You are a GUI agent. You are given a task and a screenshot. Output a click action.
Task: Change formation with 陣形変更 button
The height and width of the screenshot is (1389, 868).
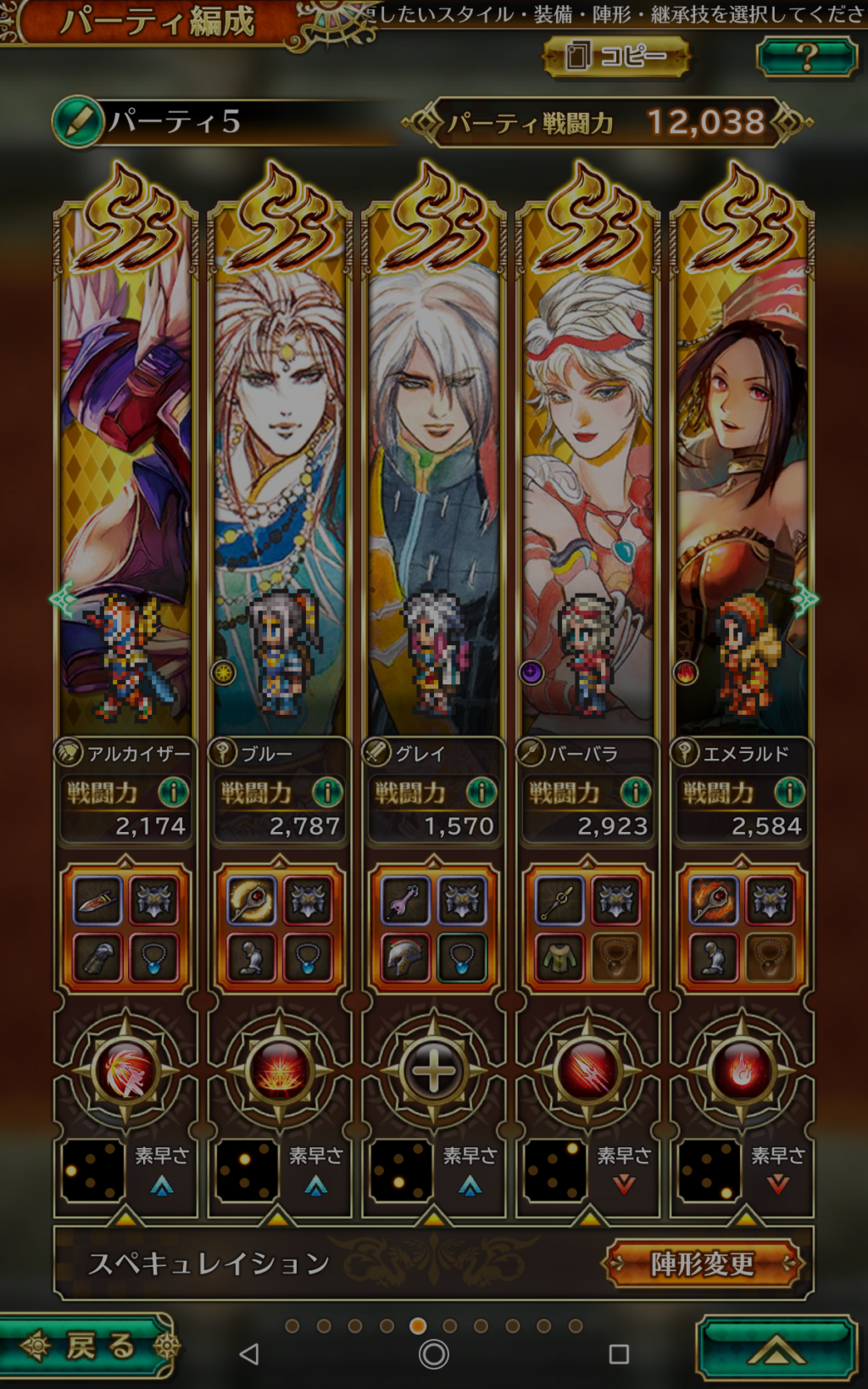(702, 1263)
